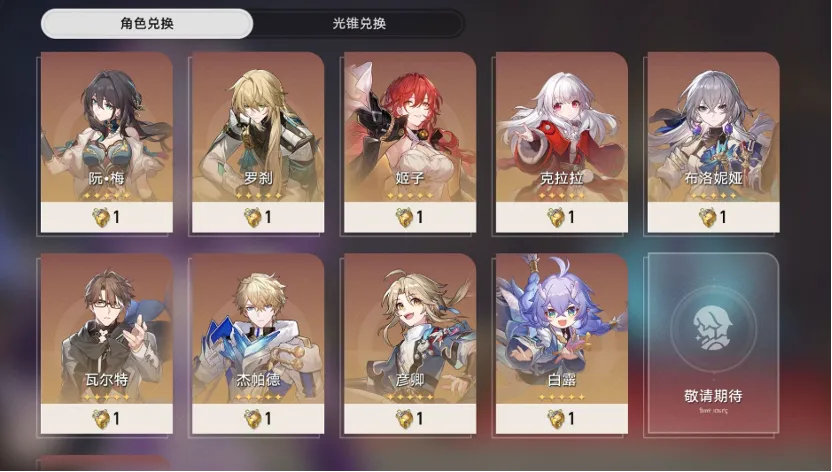832x472 pixels.
Task: Select the 阮•梅 character card
Action: pos(106,141)
